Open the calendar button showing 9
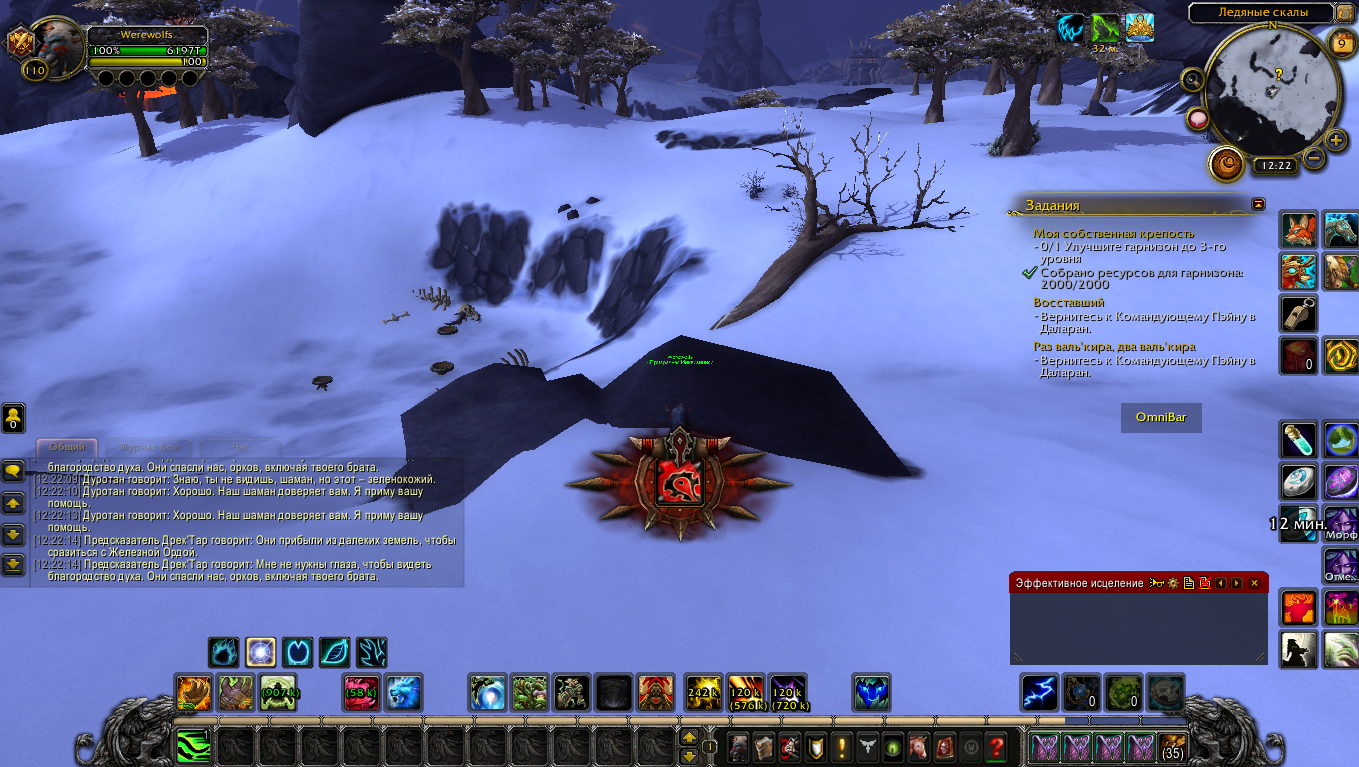This screenshot has width=1359, height=767. (x=1342, y=42)
